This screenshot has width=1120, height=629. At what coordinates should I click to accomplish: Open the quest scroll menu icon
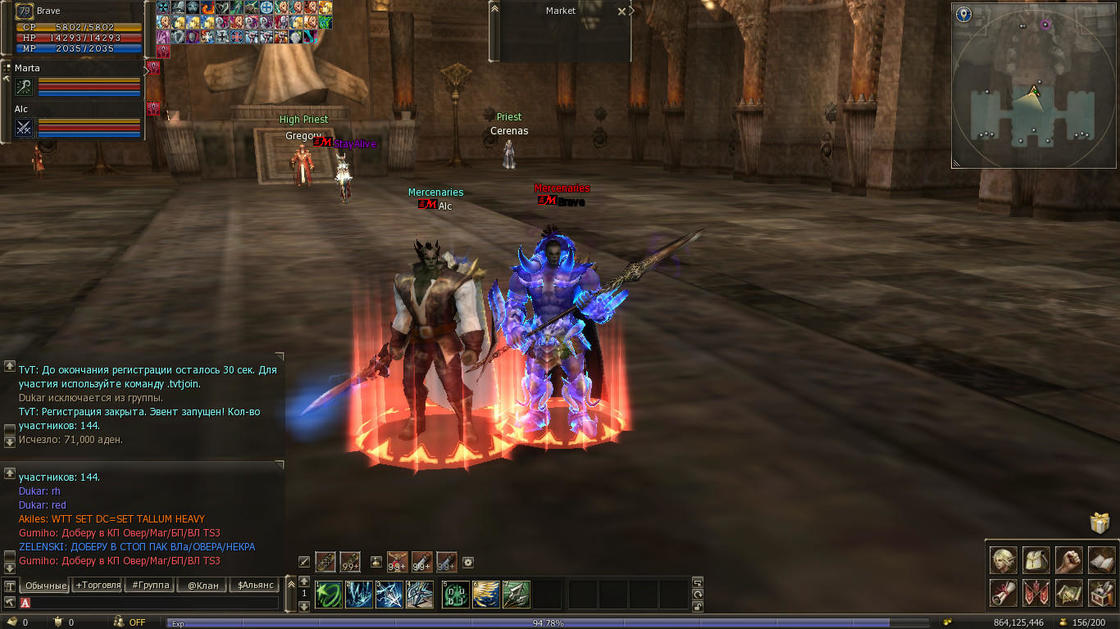[x=1003, y=593]
